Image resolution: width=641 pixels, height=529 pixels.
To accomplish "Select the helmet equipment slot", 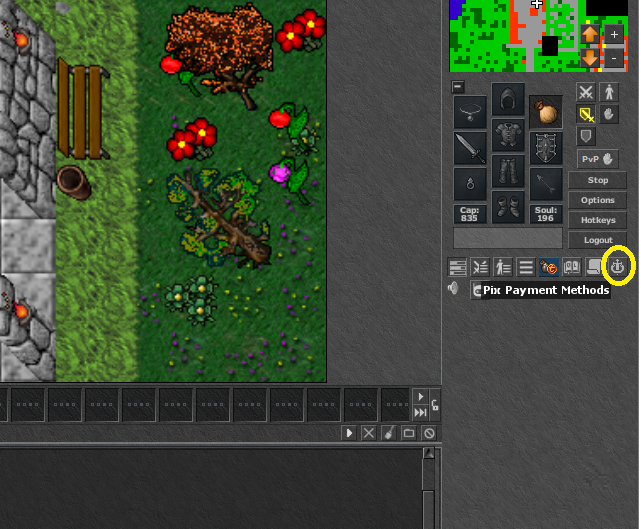I will (508, 100).
